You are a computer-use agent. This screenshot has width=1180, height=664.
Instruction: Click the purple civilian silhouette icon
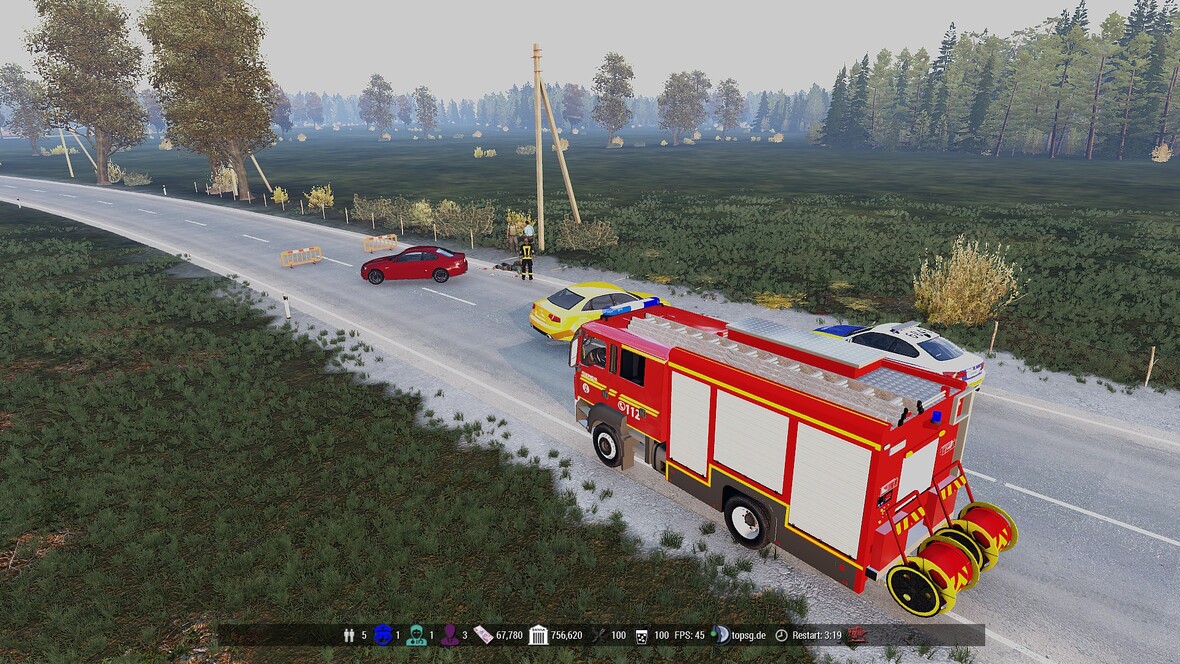[449, 635]
